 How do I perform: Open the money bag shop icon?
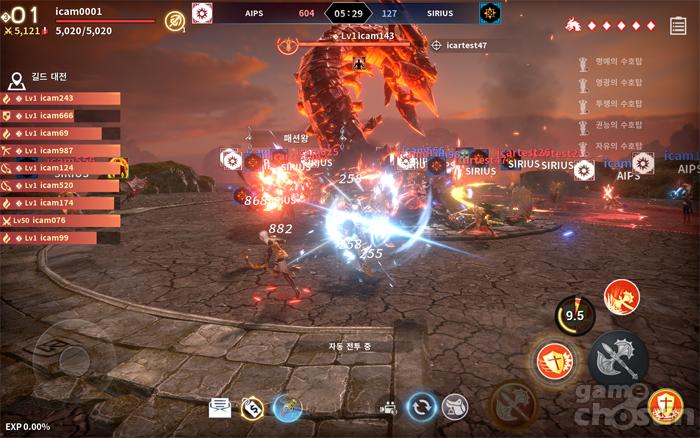click(252, 407)
